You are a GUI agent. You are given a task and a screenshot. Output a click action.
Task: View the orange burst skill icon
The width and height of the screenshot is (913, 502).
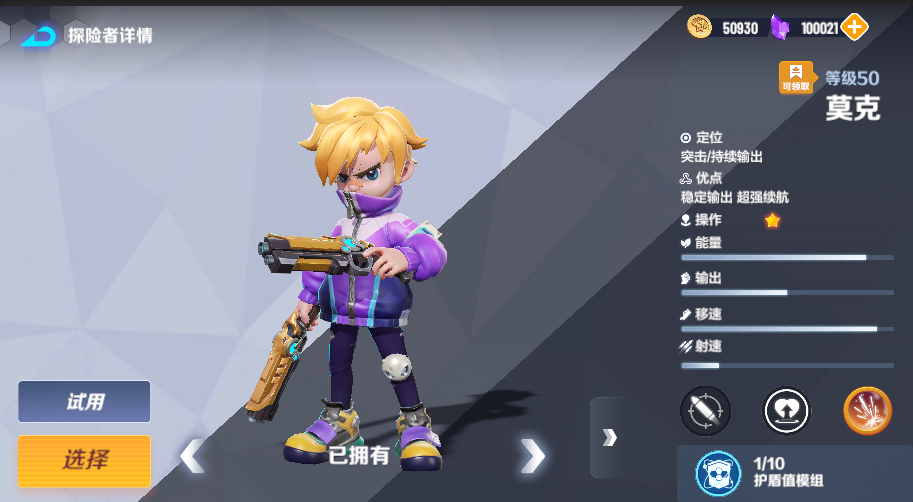tap(867, 411)
